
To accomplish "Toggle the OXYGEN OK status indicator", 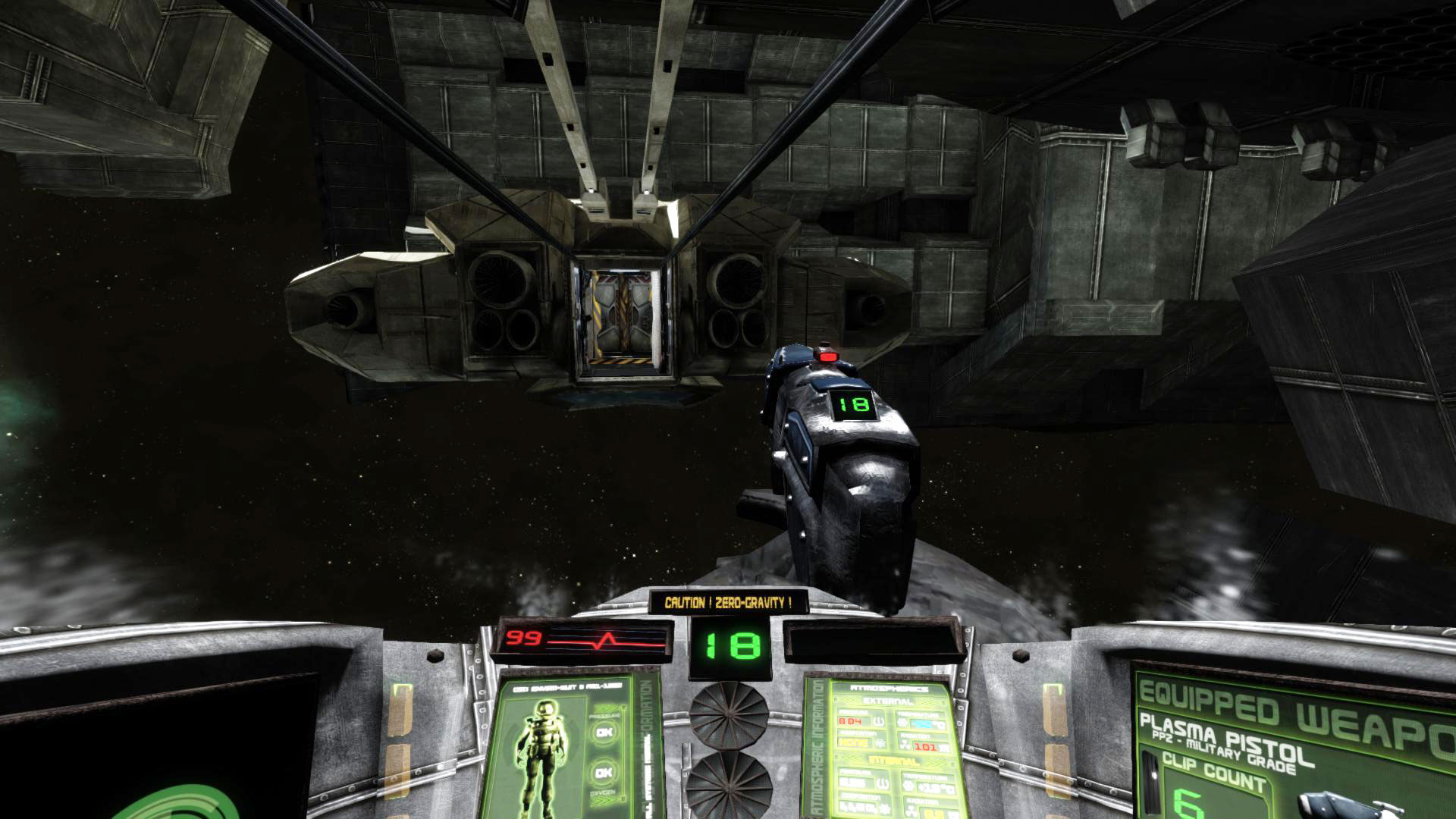I will coord(604,772).
